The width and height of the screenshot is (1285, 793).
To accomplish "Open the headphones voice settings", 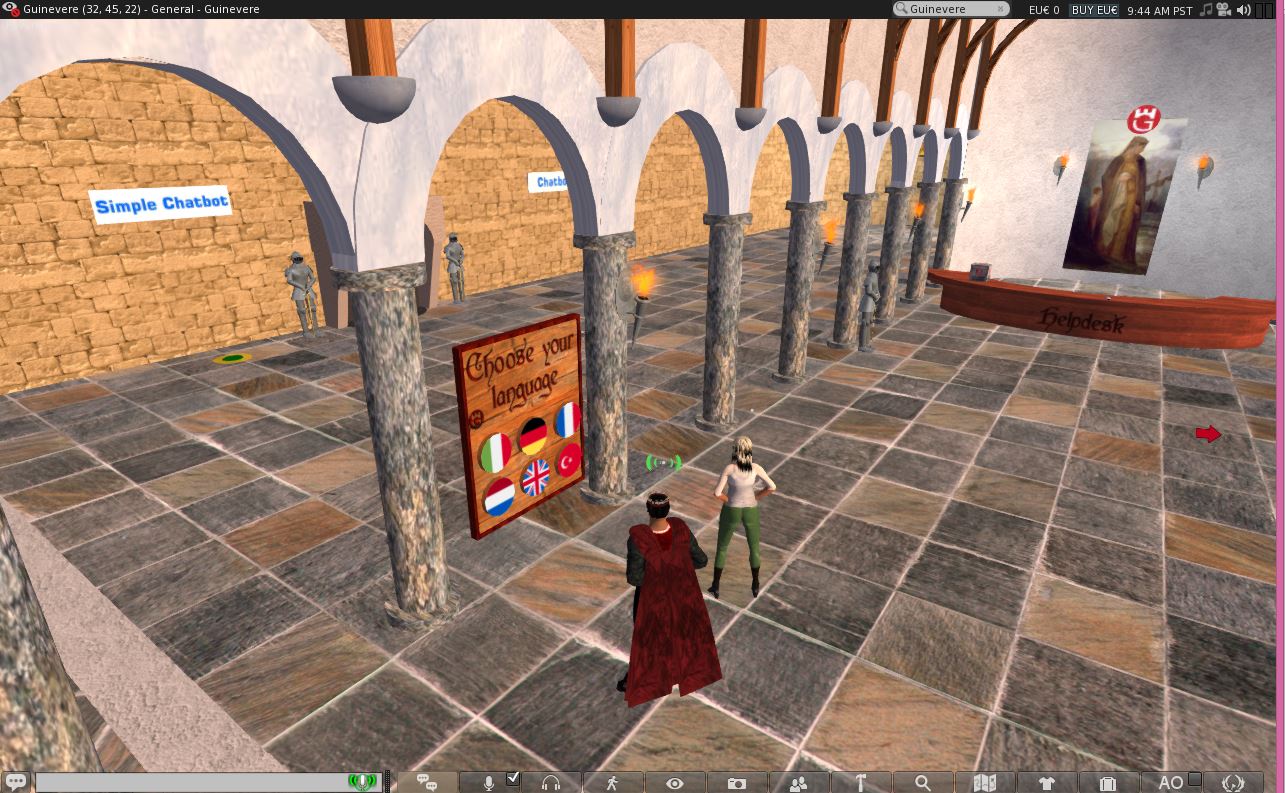I will 550,782.
